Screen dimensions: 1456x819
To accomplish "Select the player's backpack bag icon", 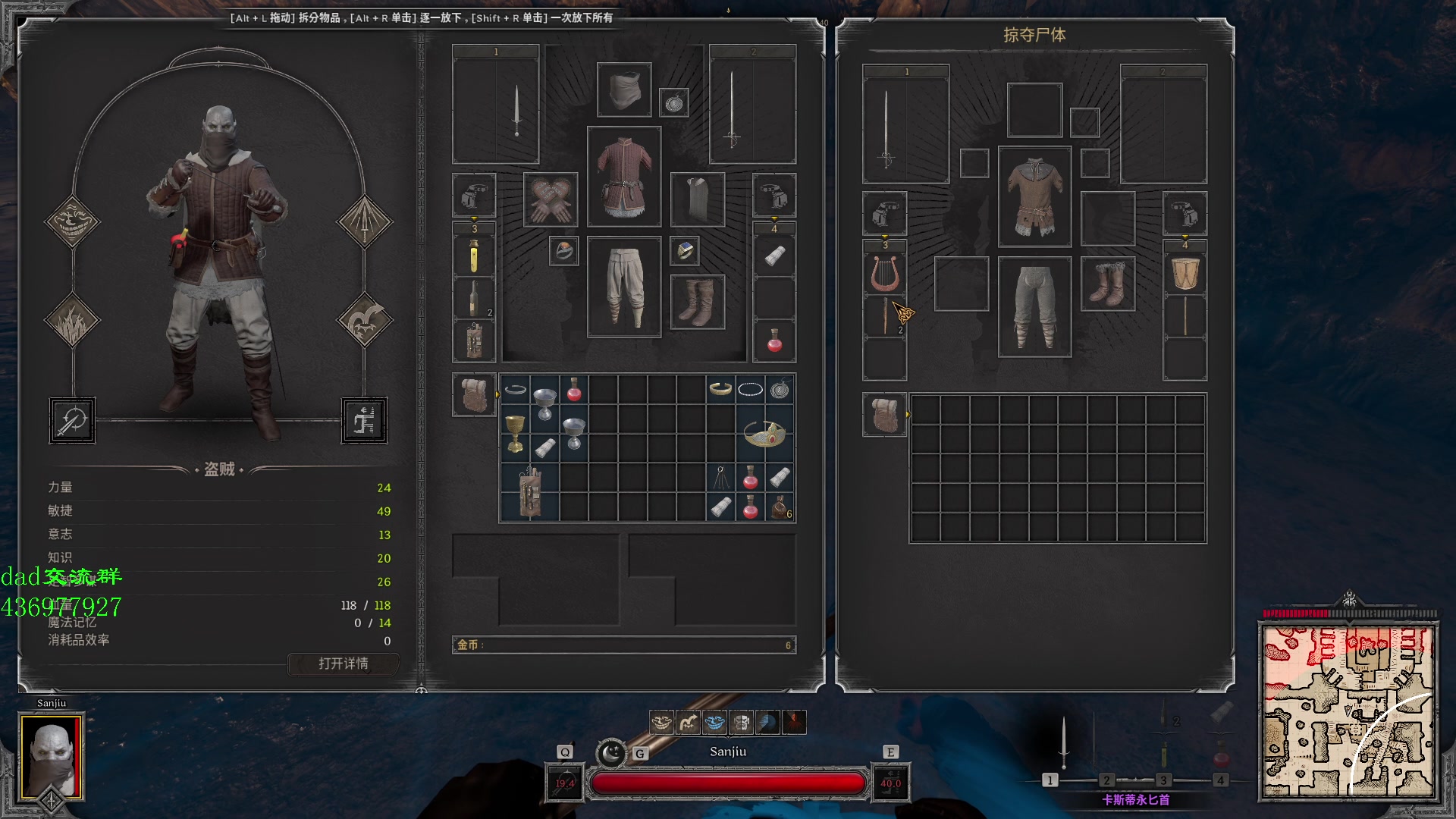I will (x=474, y=395).
